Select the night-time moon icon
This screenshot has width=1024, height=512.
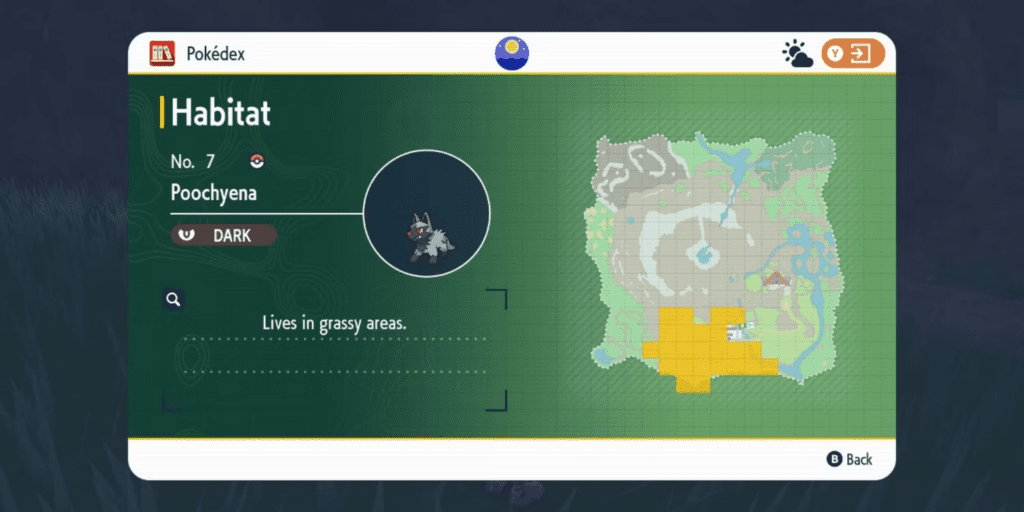[x=512, y=53]
